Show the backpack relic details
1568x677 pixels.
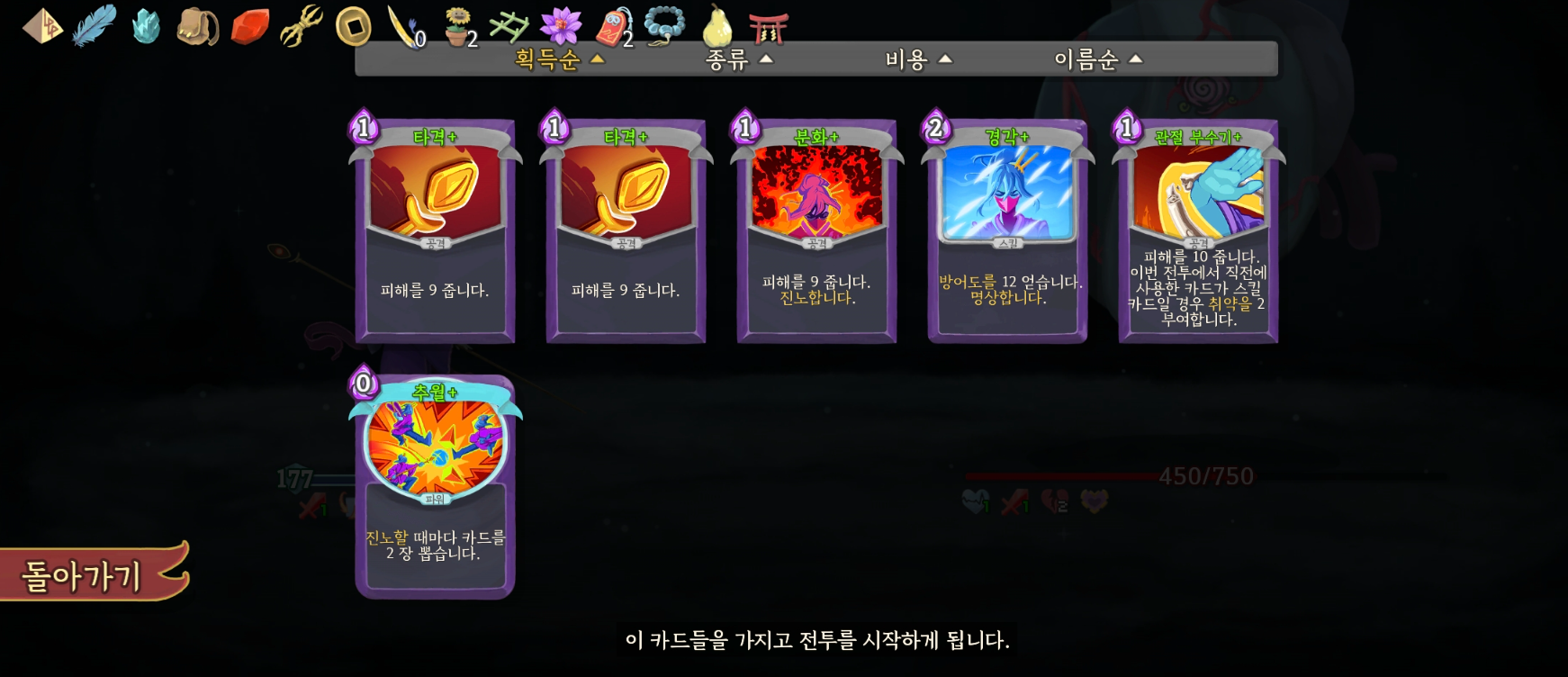[197, 27]
